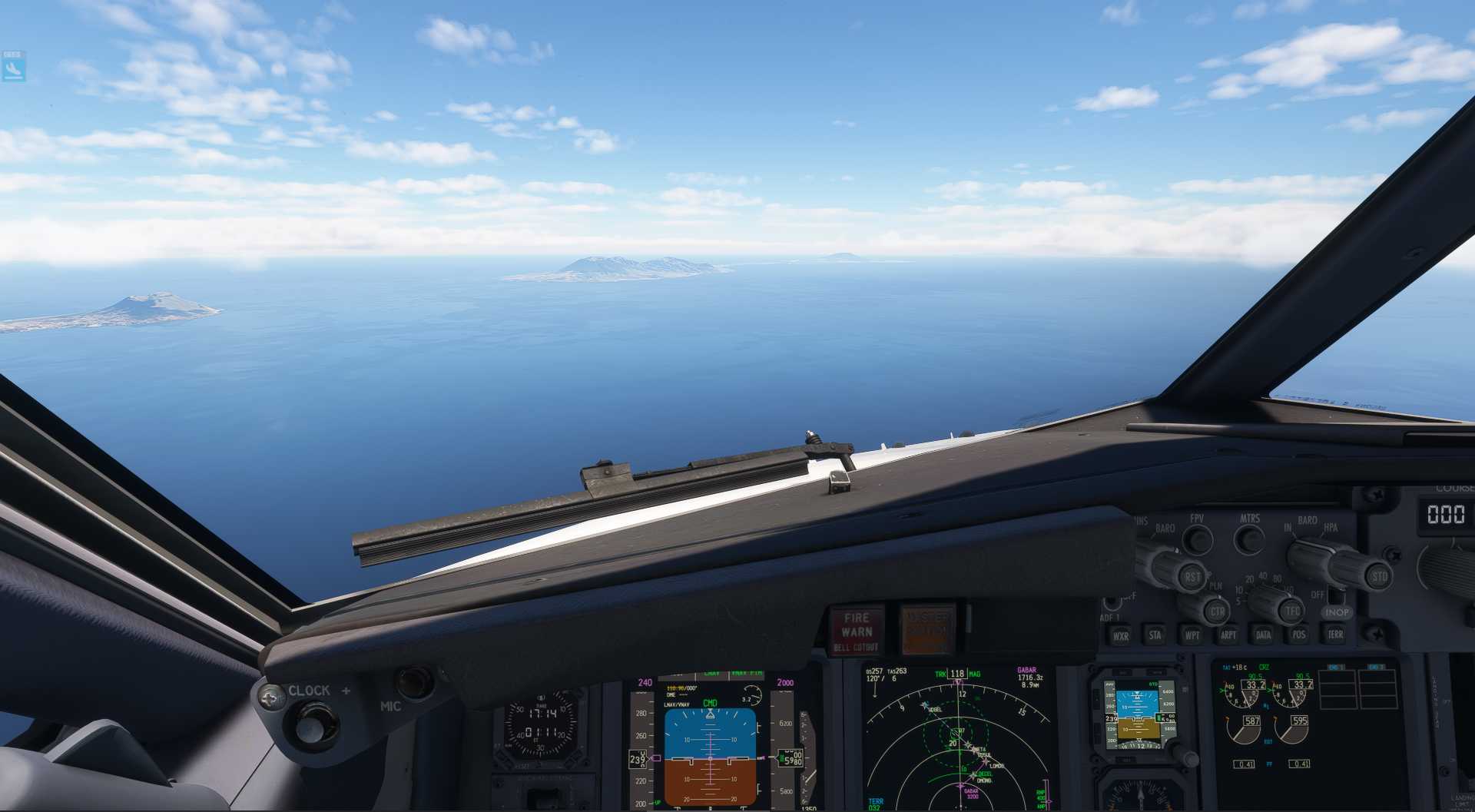Toggle the STA stations map button
This screenshot has height=812, width=1475.
[x=1155, y=635]
